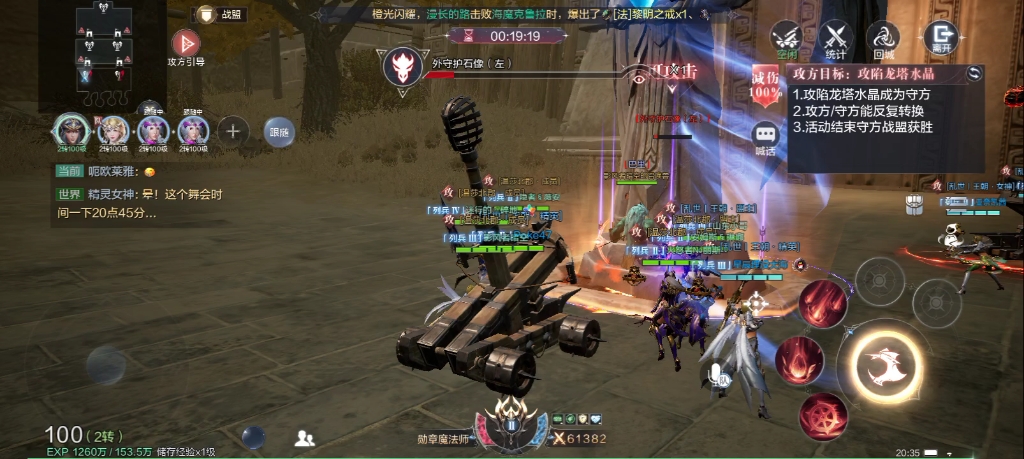1024x459 pixels.
Task: Cast the red flame burst skill
Action: (798, 357)
